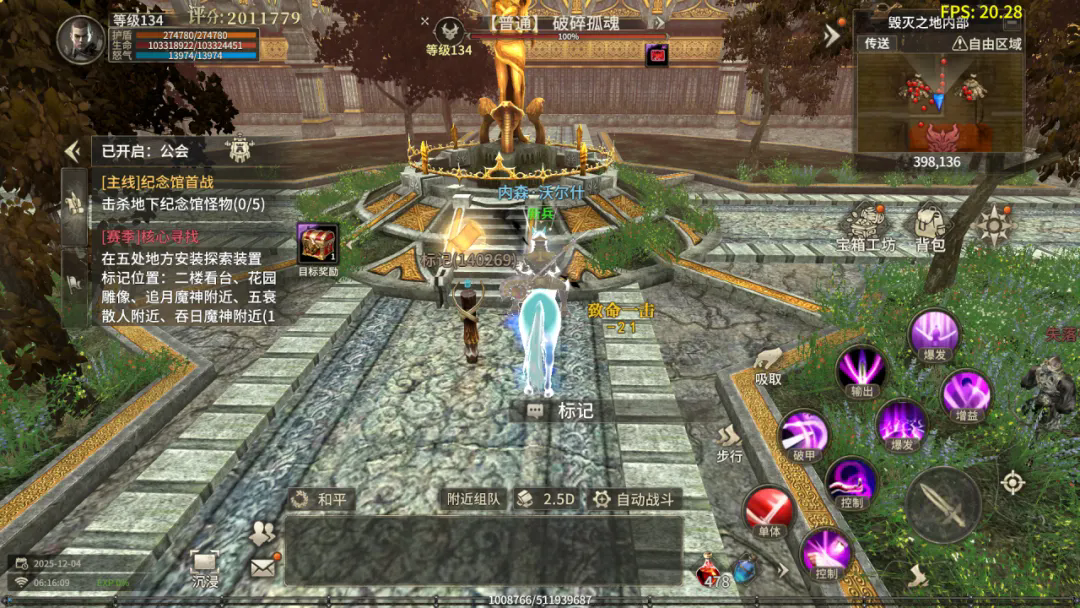Collapse the quest tracker with the left arrow
Image resolution: width=1080 pixels, height=608 pixels.
72,151
